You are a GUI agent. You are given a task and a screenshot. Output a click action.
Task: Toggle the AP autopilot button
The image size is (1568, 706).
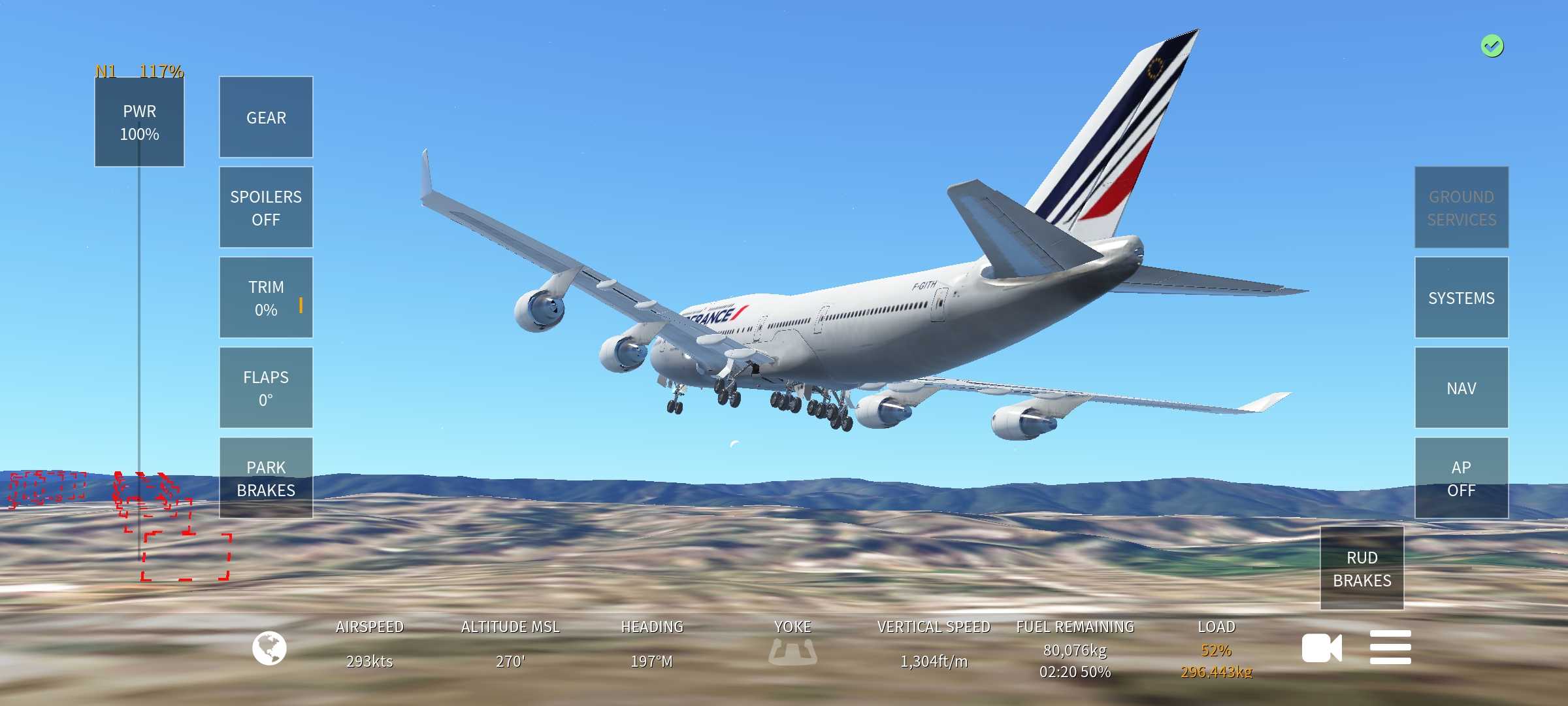tap(1461, 478)
